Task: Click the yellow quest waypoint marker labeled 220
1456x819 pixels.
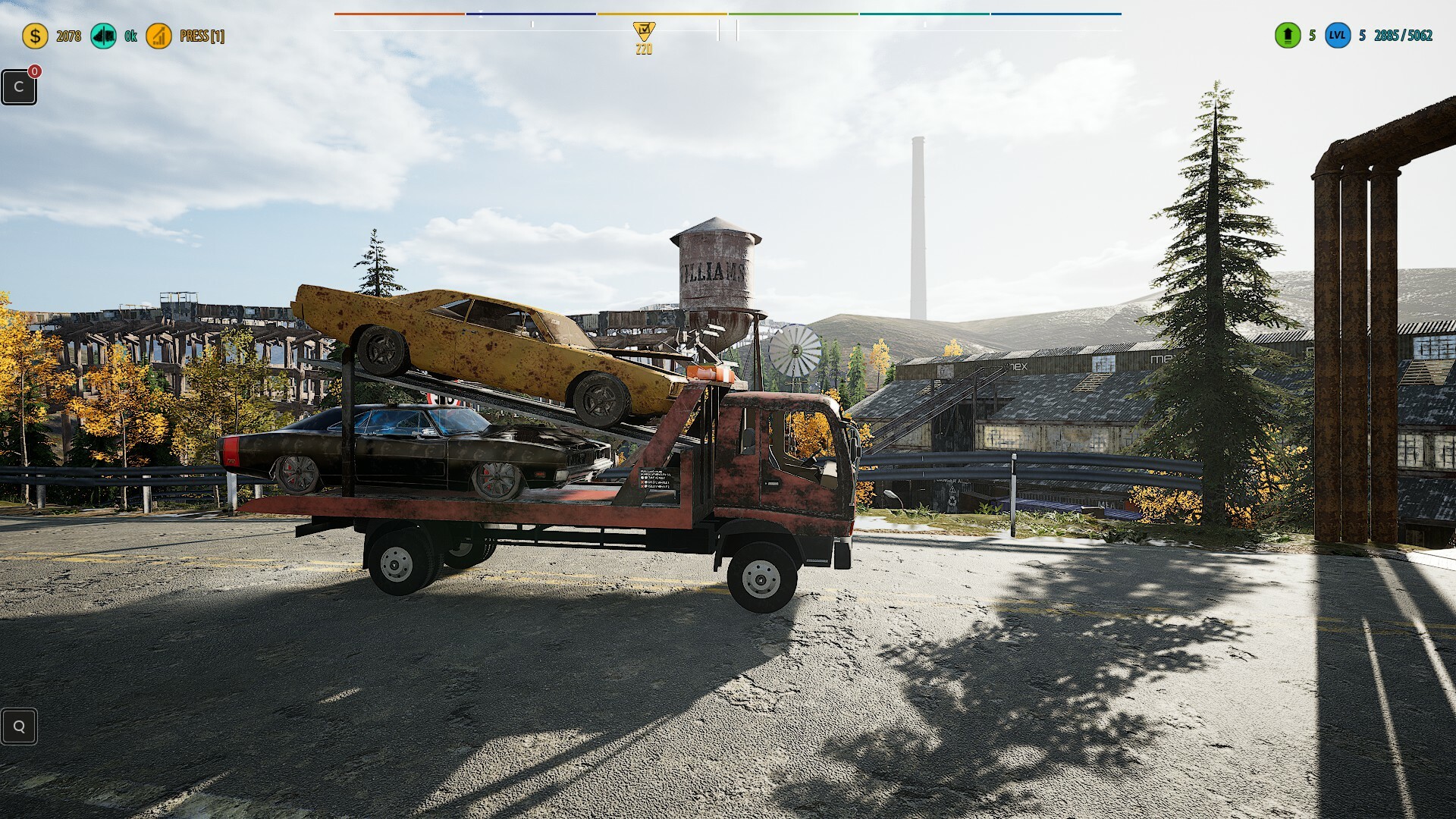Action: tap(642, 33)
